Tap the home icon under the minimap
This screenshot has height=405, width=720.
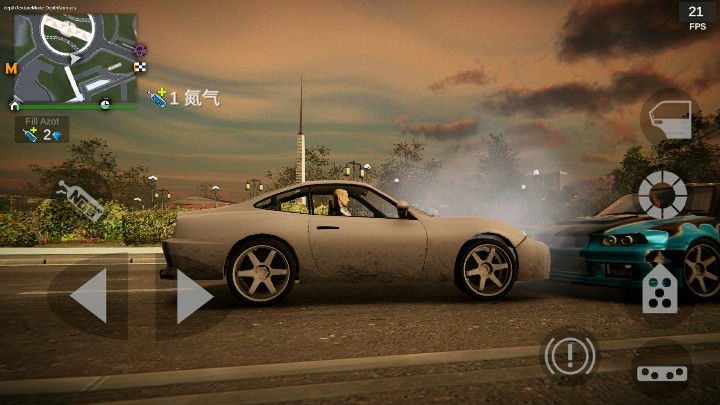[15, 104]
